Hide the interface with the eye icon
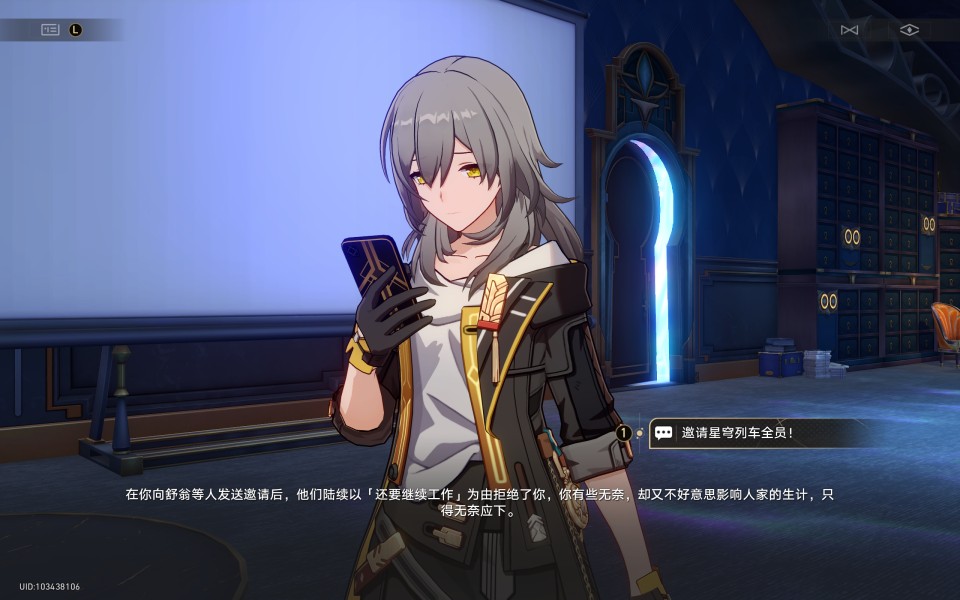Viewport: 960px width, 600px height. click(x=908, y=30)
